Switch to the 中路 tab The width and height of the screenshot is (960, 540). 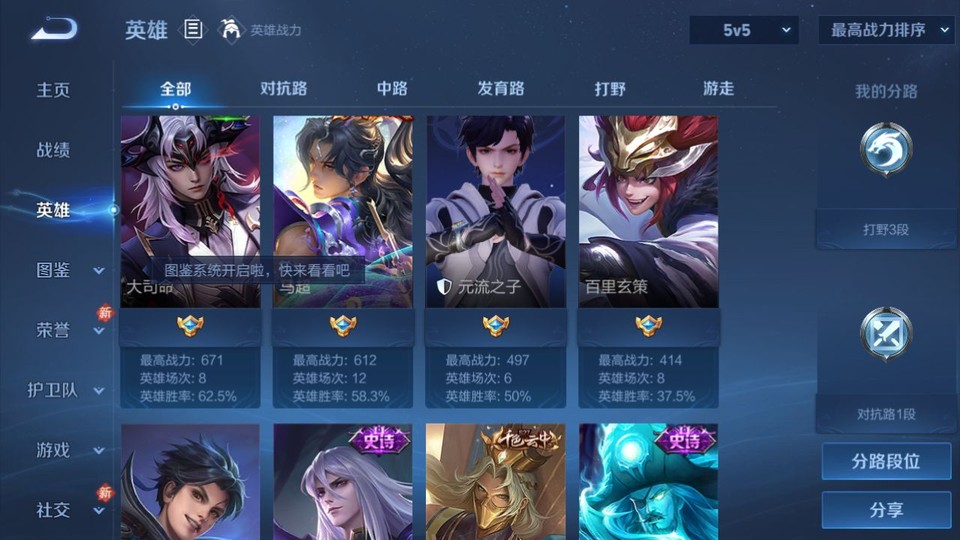tap(392, 89)
